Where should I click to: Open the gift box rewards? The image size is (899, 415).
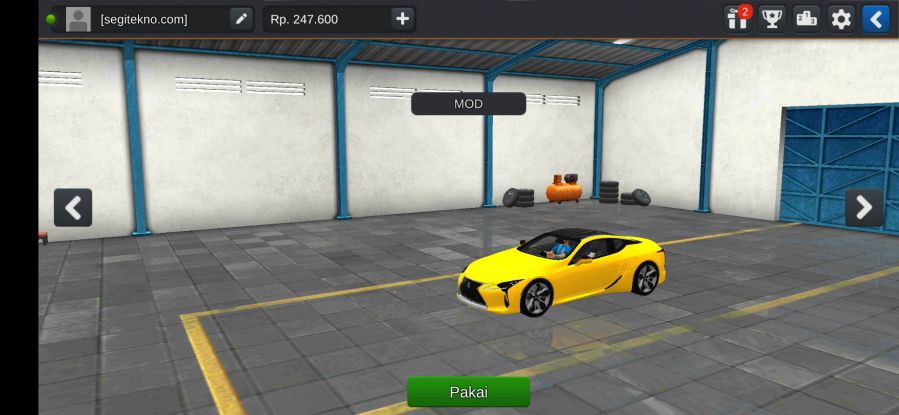click(x=738, y=19)
